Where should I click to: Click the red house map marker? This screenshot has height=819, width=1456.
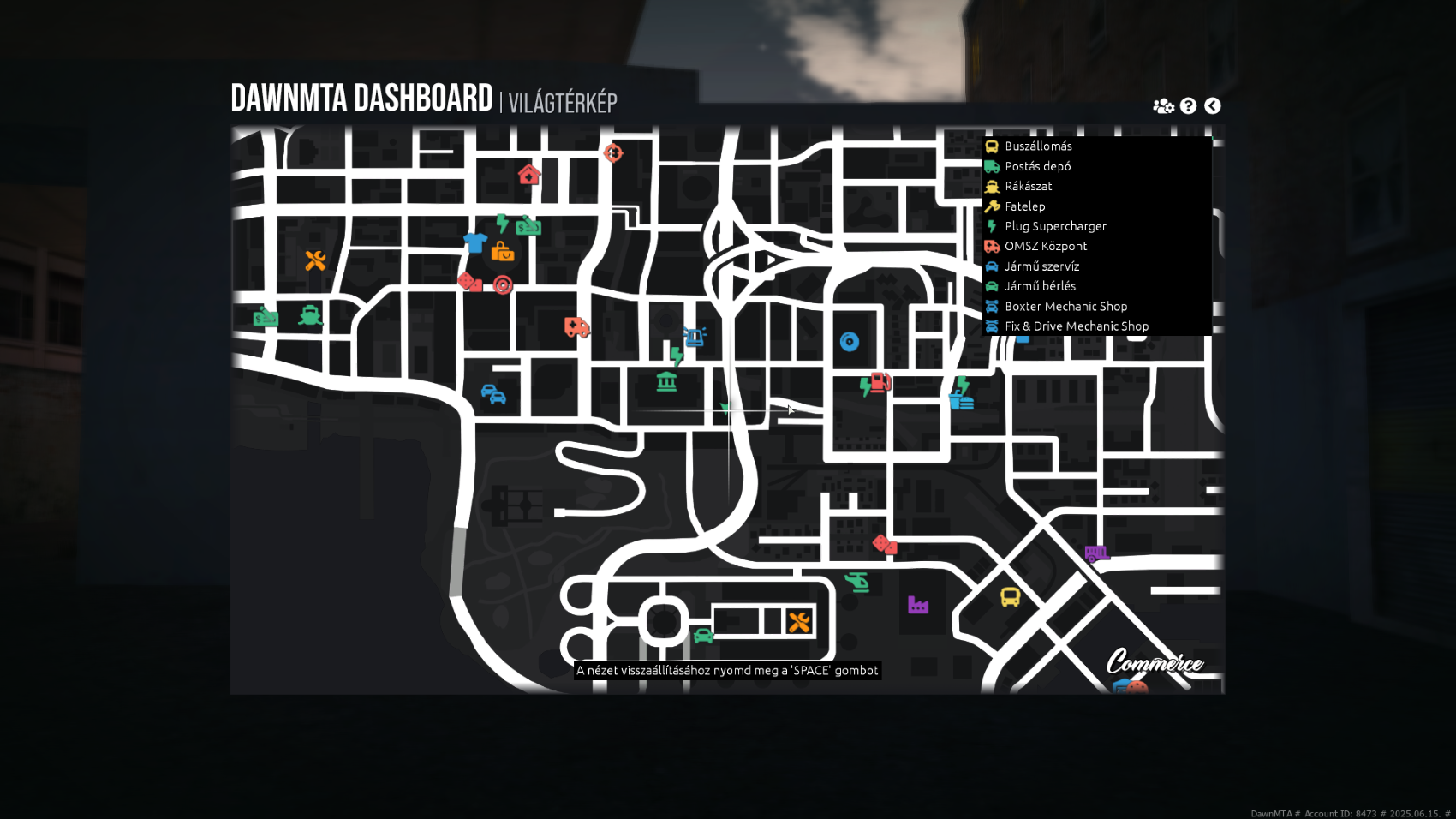point(529,175)
